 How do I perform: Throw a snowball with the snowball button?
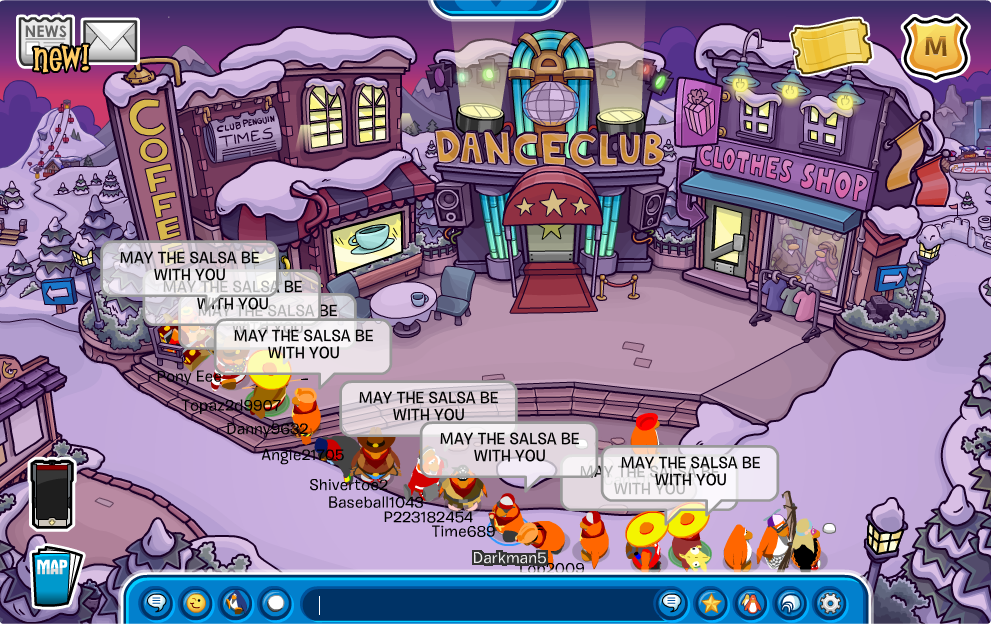point(275,603)
